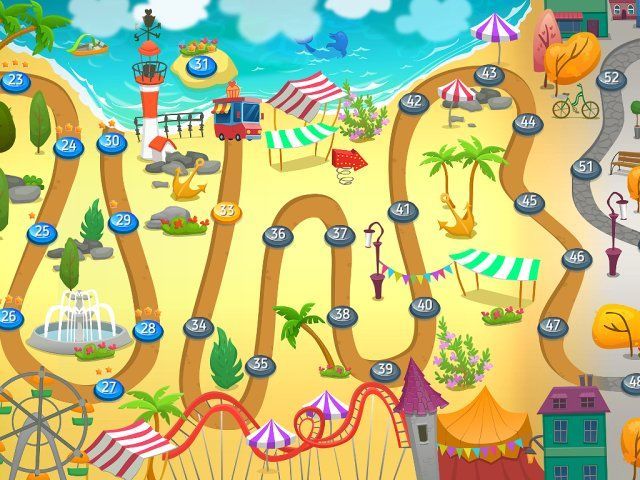640x480 pixels.
Task: Select level 35 node
Action: coord(260,365)
